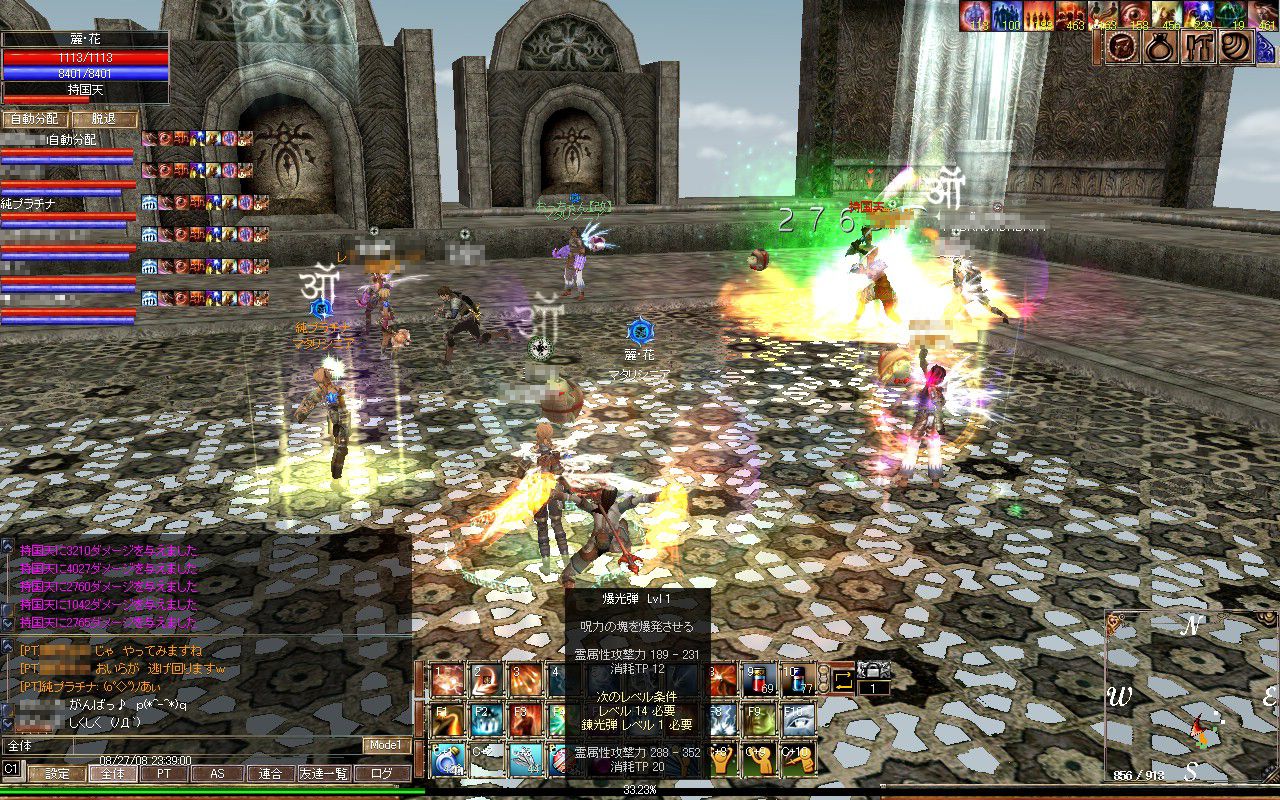The height and width of the screenshot is (800, 1280).
Task: Toggle the Mode1 chat mode button
Action: coord(386,745)
